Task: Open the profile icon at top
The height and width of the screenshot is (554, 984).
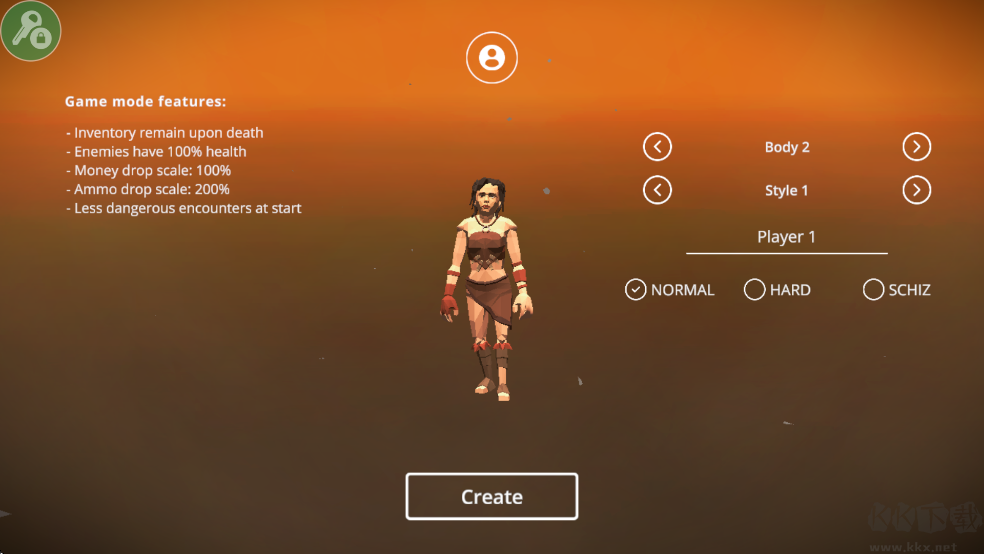Action: click(492, 57)
